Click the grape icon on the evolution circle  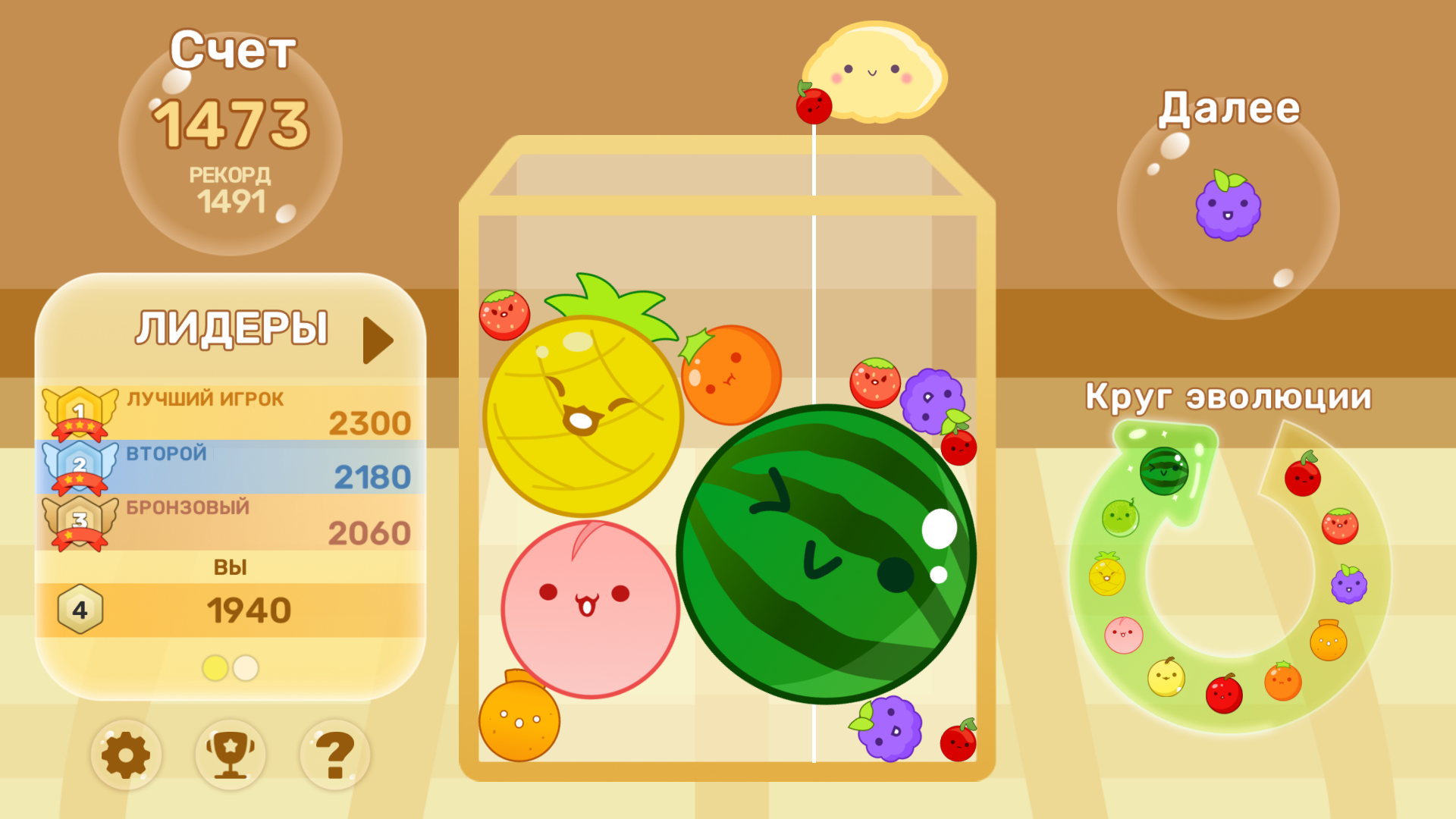click(1348, 585)
